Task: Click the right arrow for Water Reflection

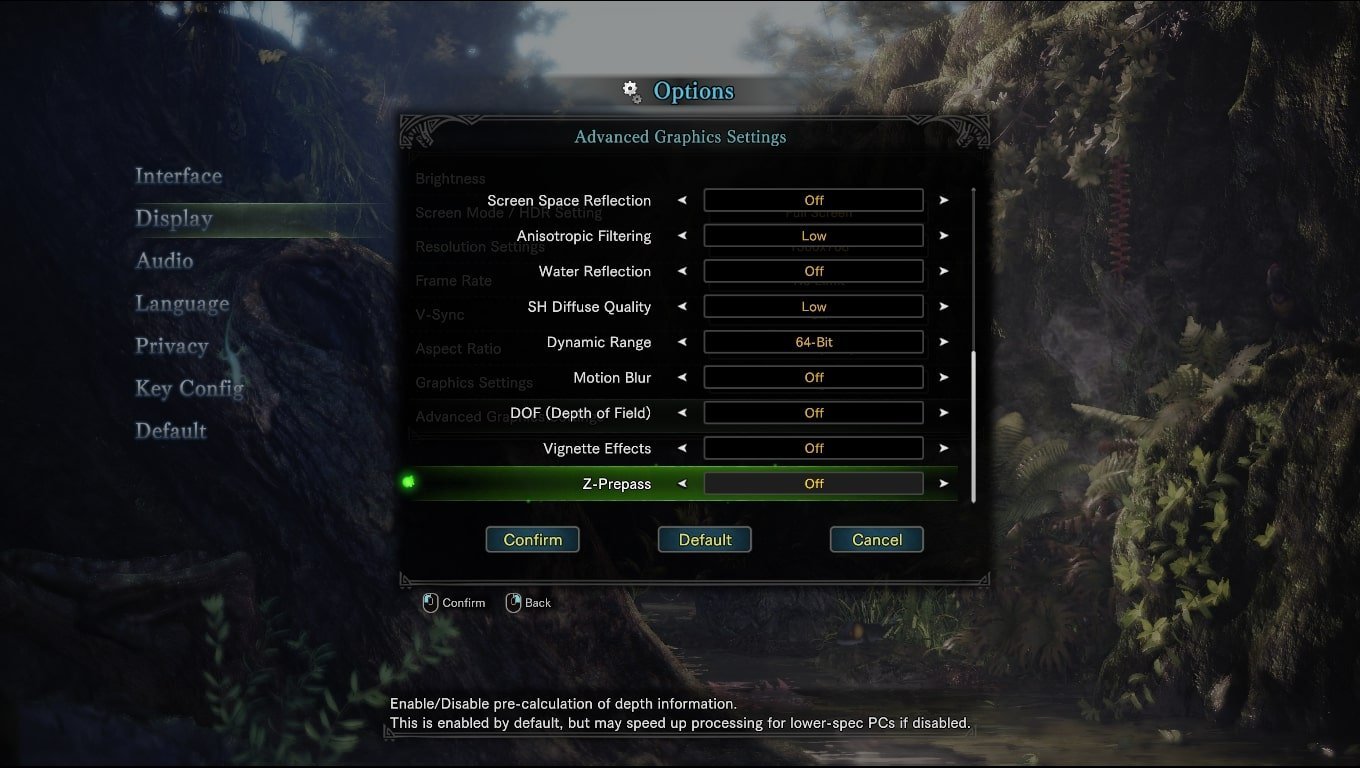Action: pos(943,271)
